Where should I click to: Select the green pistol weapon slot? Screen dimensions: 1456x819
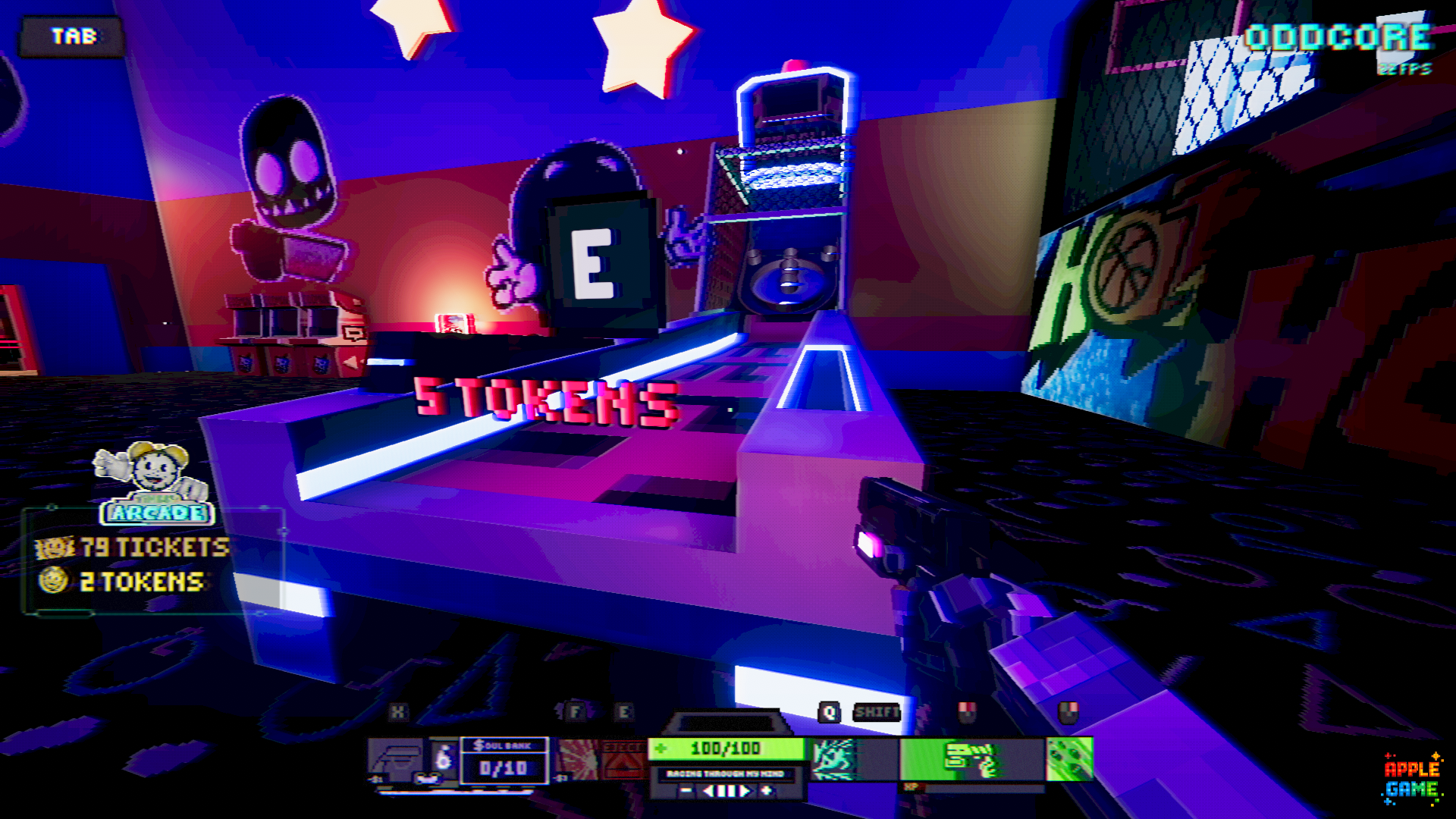971,759
